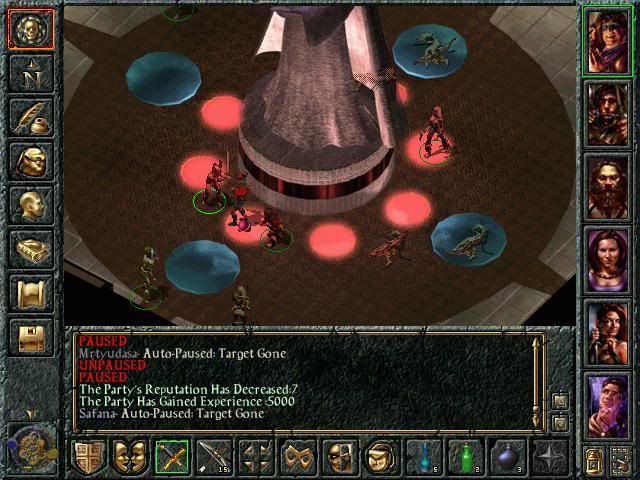The width and height of the screenshot is (640, 480).
Task: Open the priest scroll icon
Action: coord(31,292)
